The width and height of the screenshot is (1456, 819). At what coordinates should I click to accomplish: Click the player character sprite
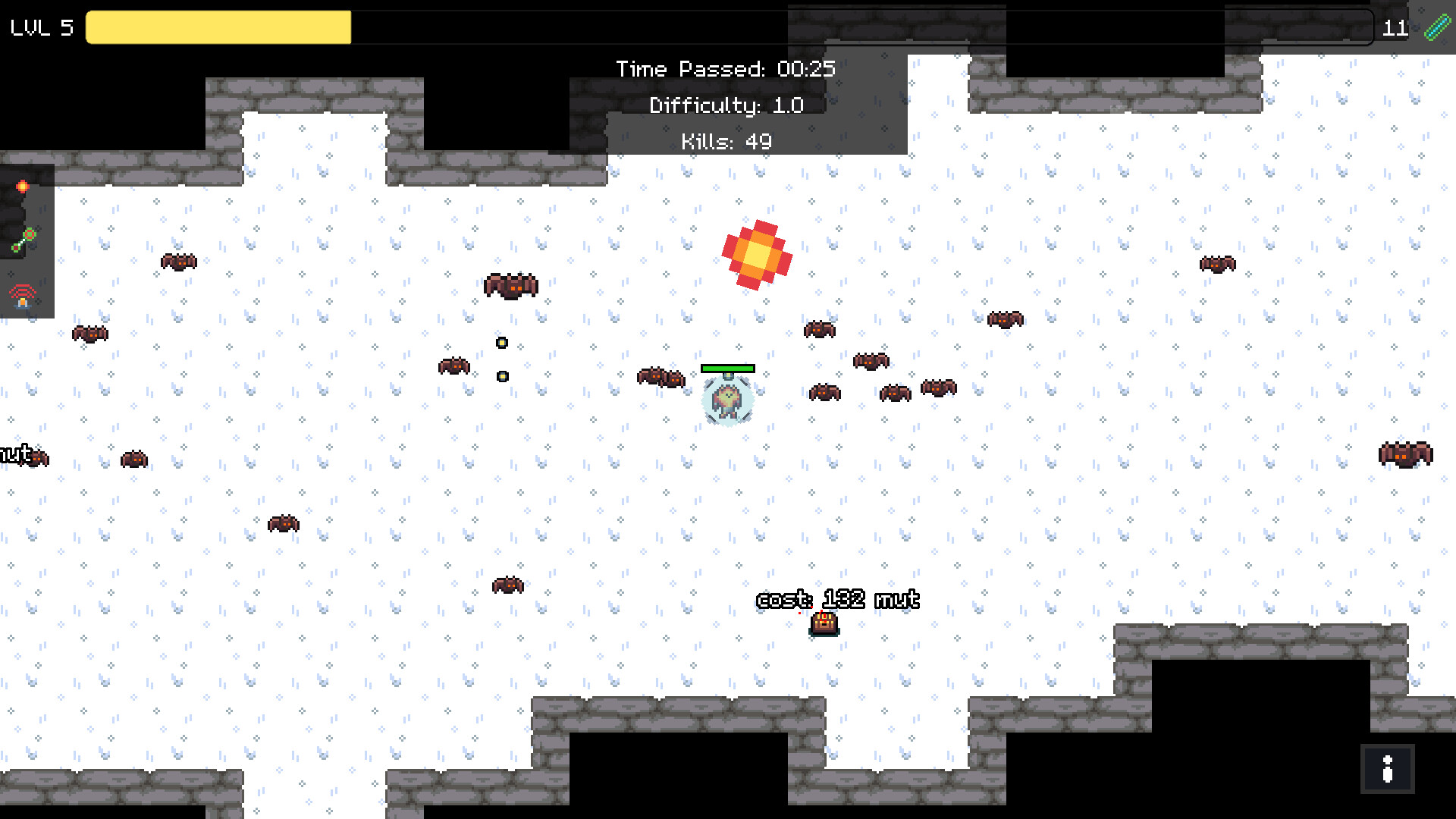(x=728, y=402)
